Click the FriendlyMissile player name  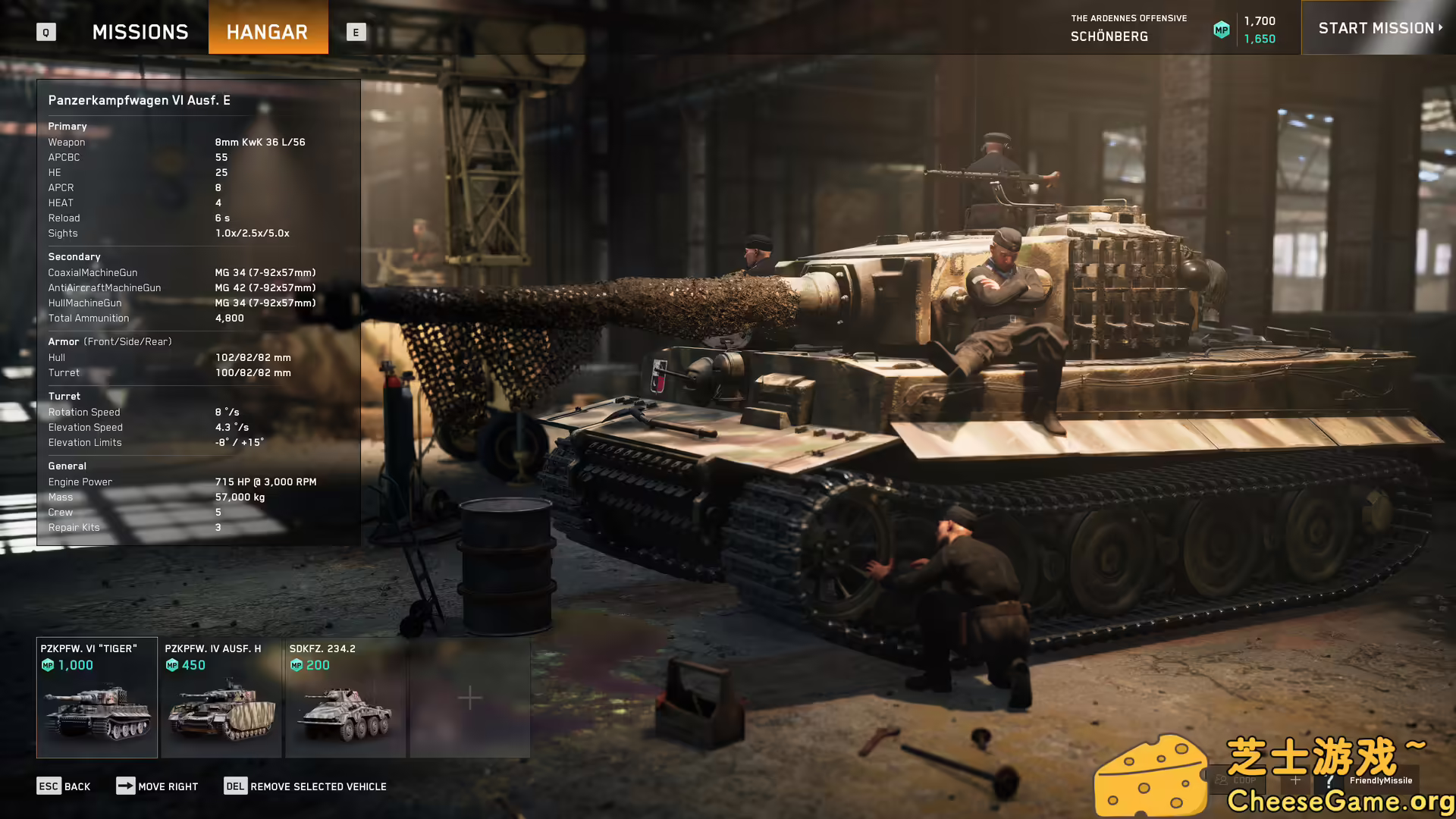click(x=1380, y=780)
